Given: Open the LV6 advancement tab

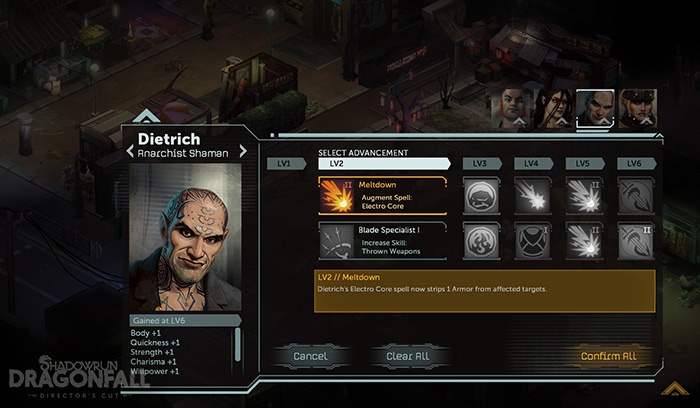Looking at the screenshot, I should point(634,163).
